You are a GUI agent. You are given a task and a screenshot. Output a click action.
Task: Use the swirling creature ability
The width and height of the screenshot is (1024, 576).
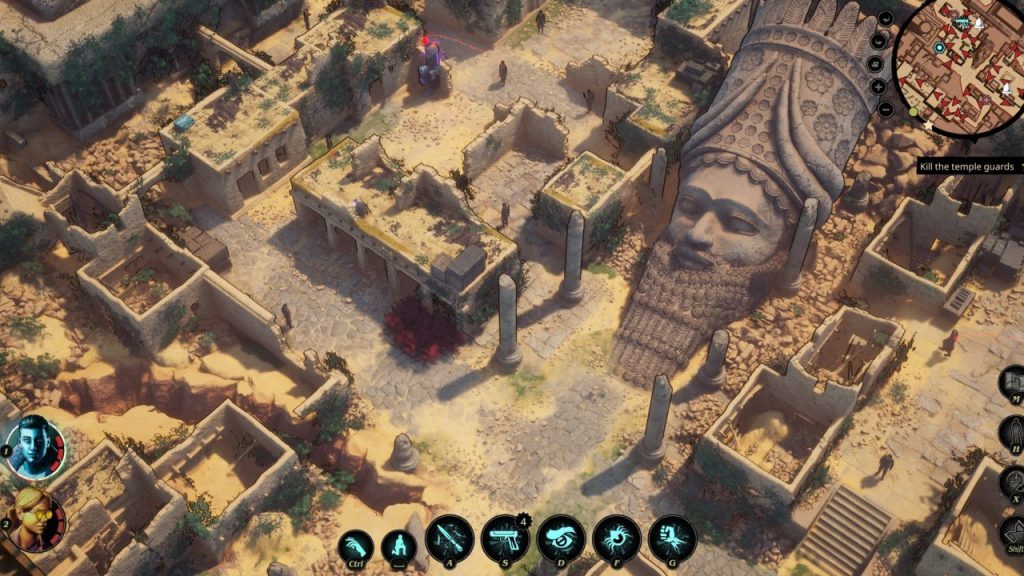[x=617, y=539]
